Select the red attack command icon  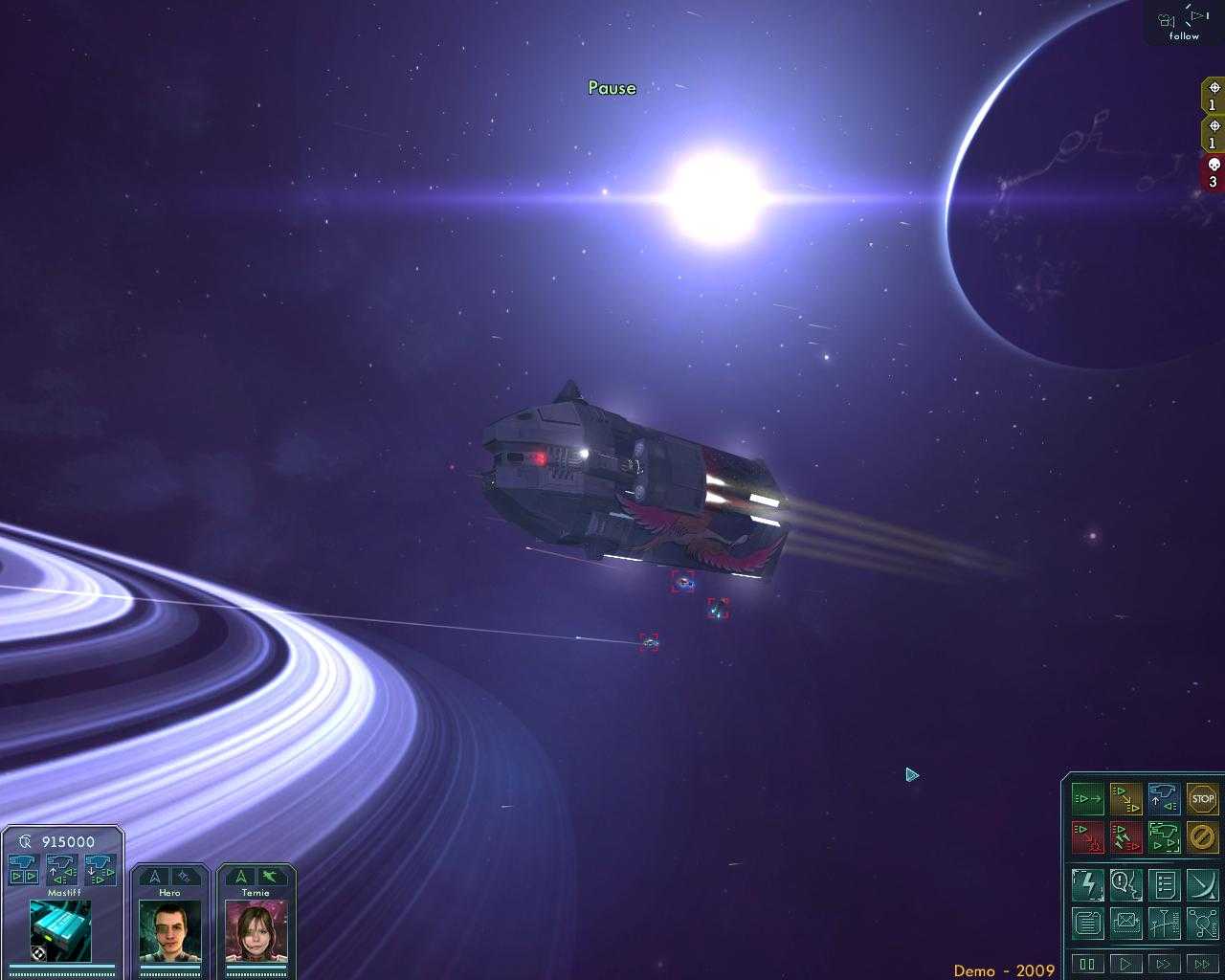1088,836
